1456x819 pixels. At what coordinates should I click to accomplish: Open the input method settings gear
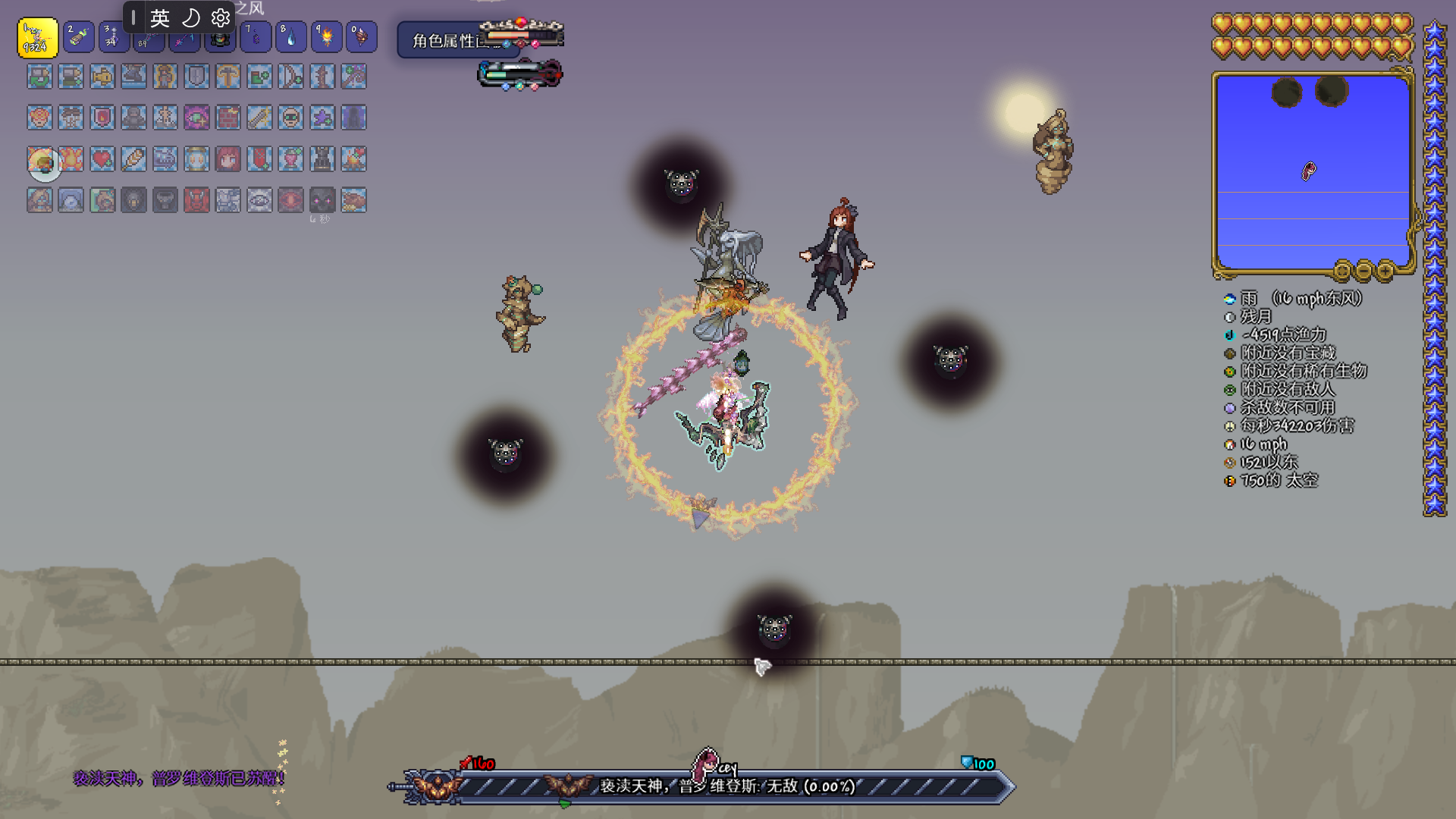coord(221,17)
